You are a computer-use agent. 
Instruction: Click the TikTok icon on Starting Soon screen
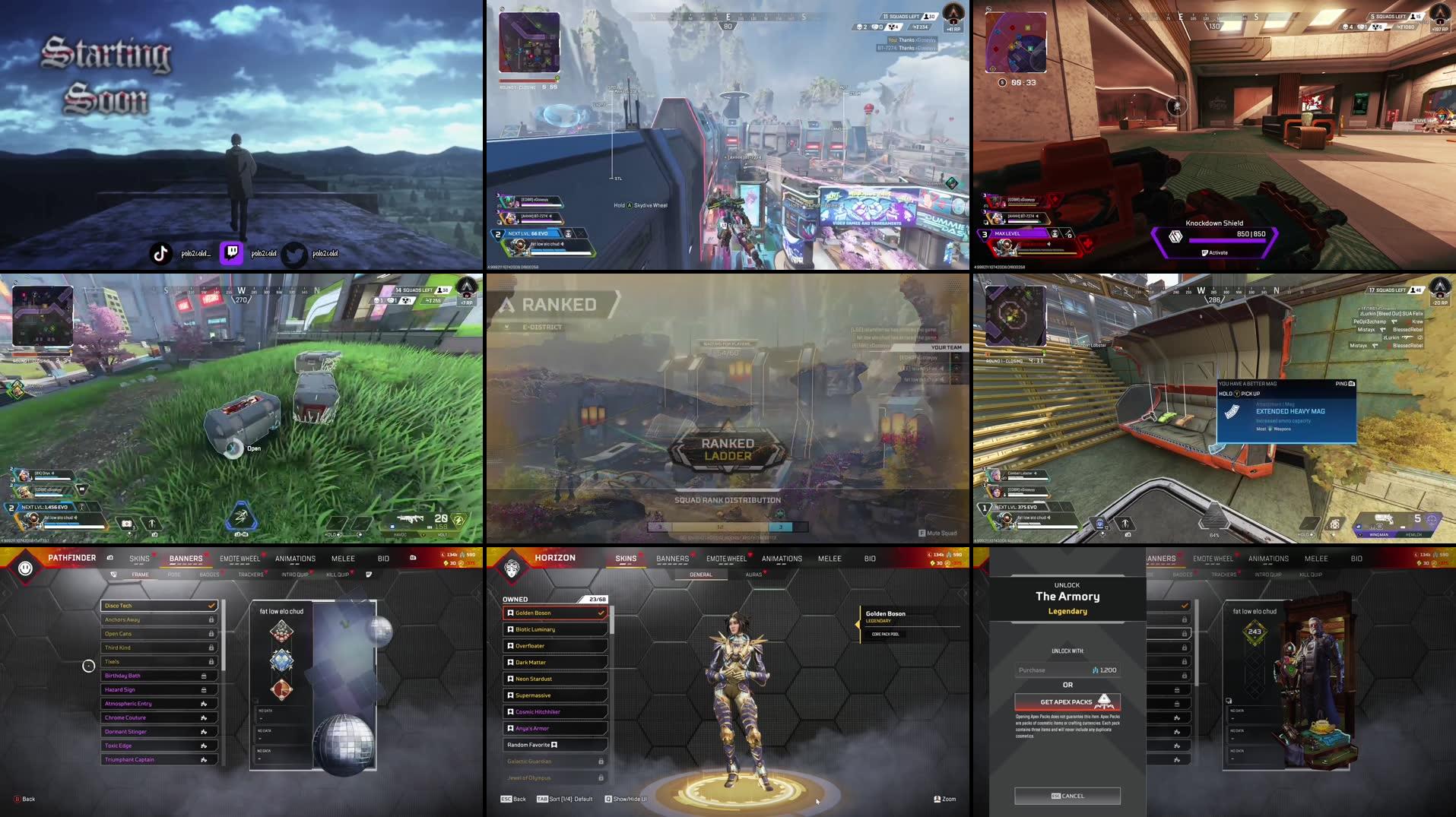(x=161, y=252)
